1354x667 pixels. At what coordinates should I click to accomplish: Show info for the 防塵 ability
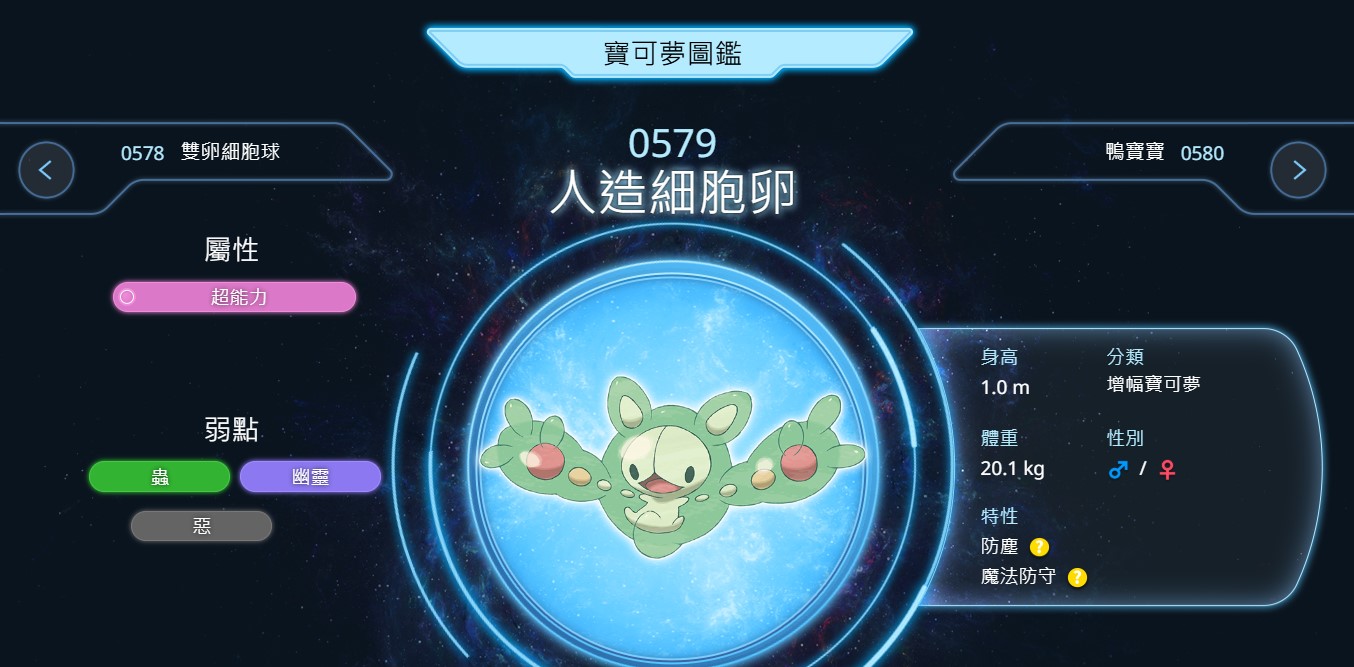pos(1040,547)
